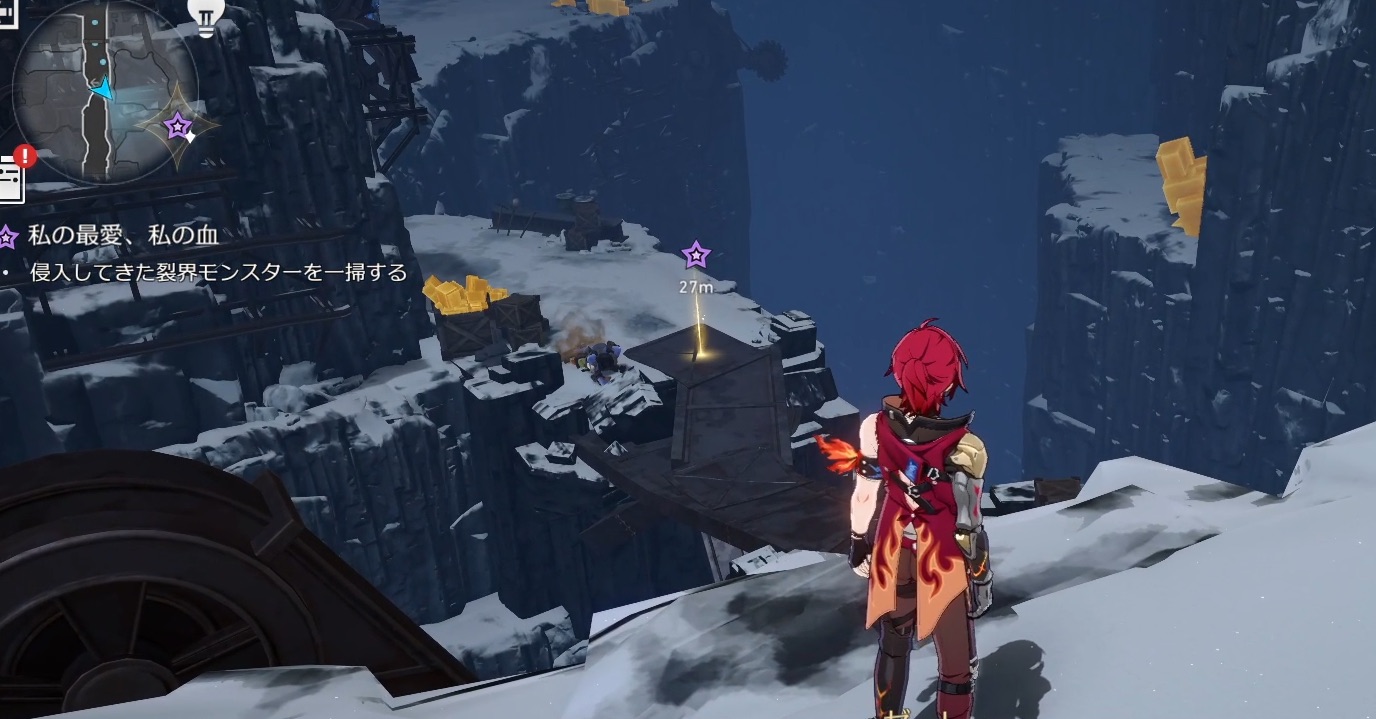Select the tracked quest 私の最愛、私の血
Image resolution: width=1376 pixels, height=719 pixels.
pyautogui.click(x=123, y=236)
